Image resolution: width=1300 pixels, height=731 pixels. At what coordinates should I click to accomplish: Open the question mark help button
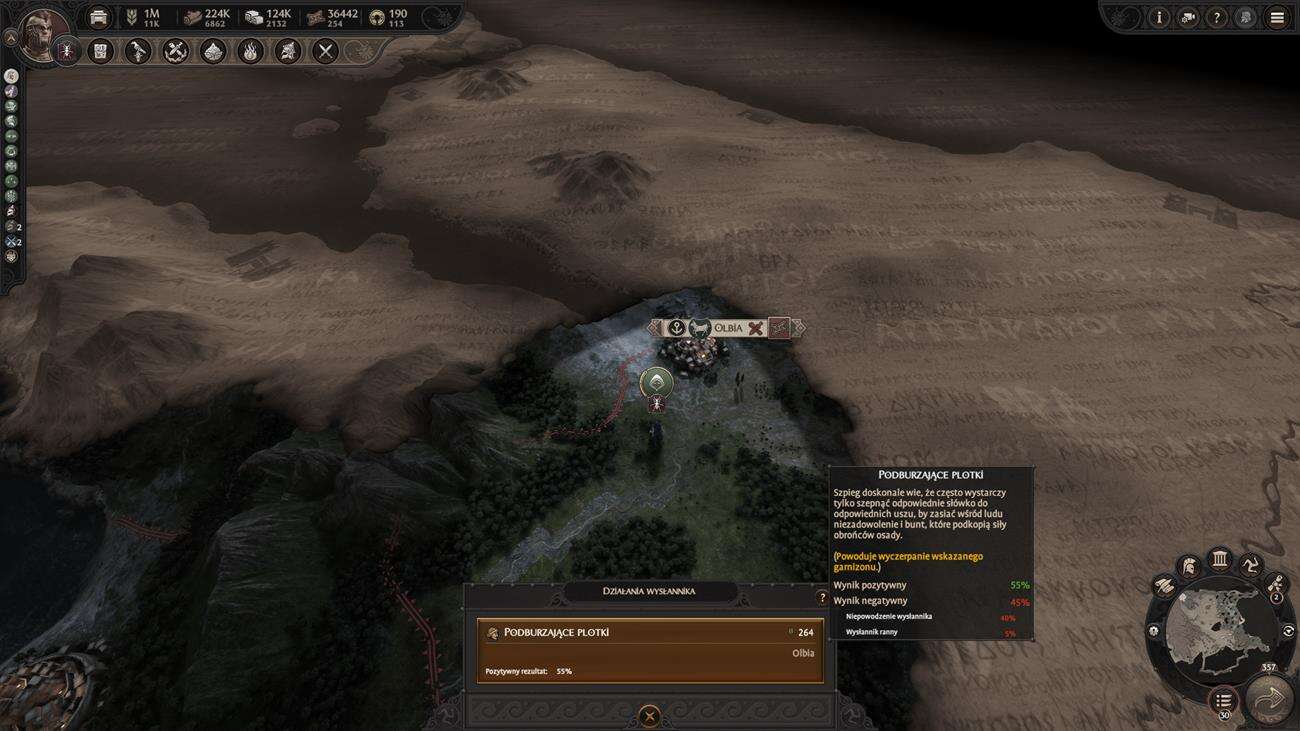[1216, 17]
